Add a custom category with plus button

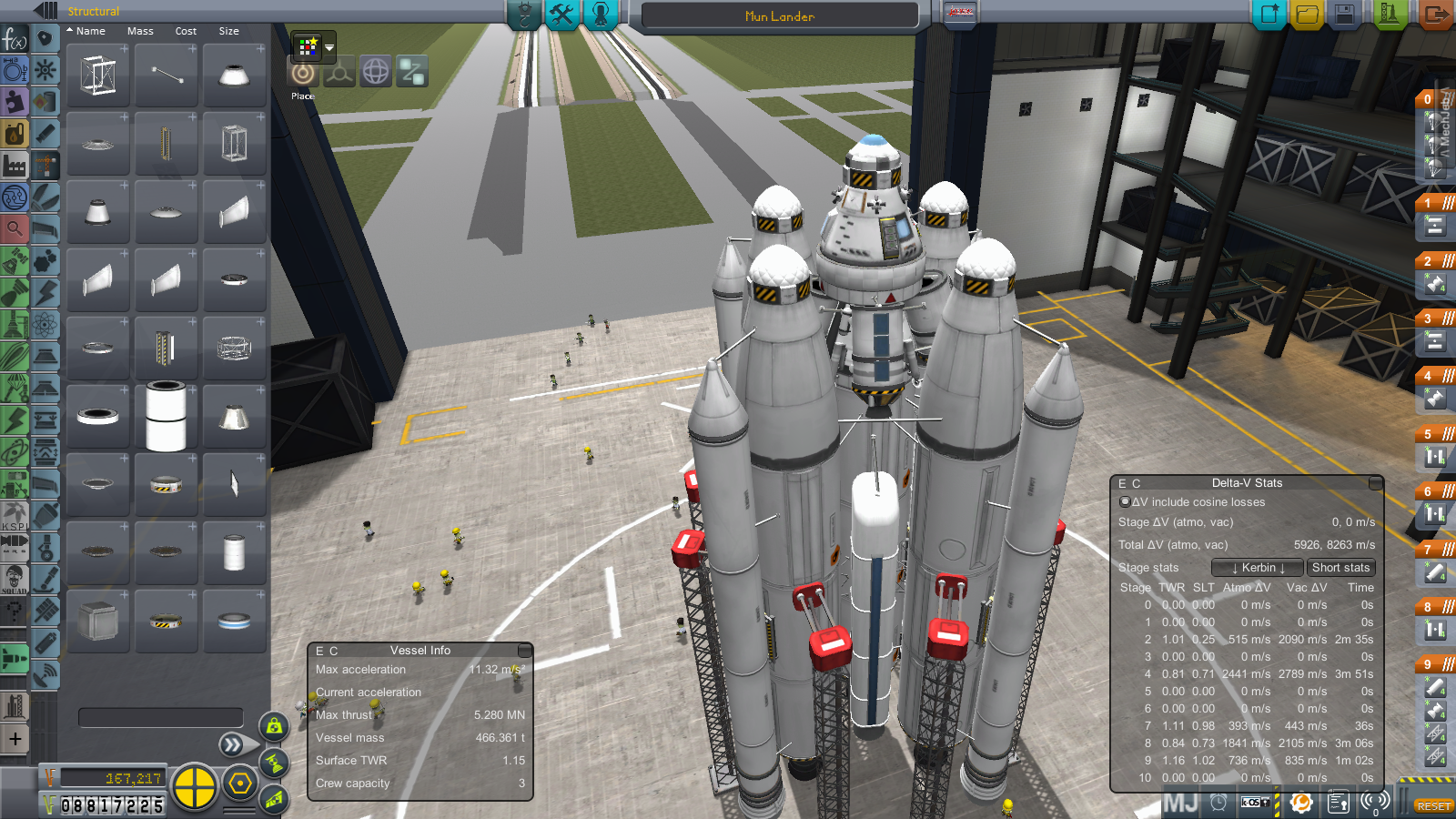15,739
